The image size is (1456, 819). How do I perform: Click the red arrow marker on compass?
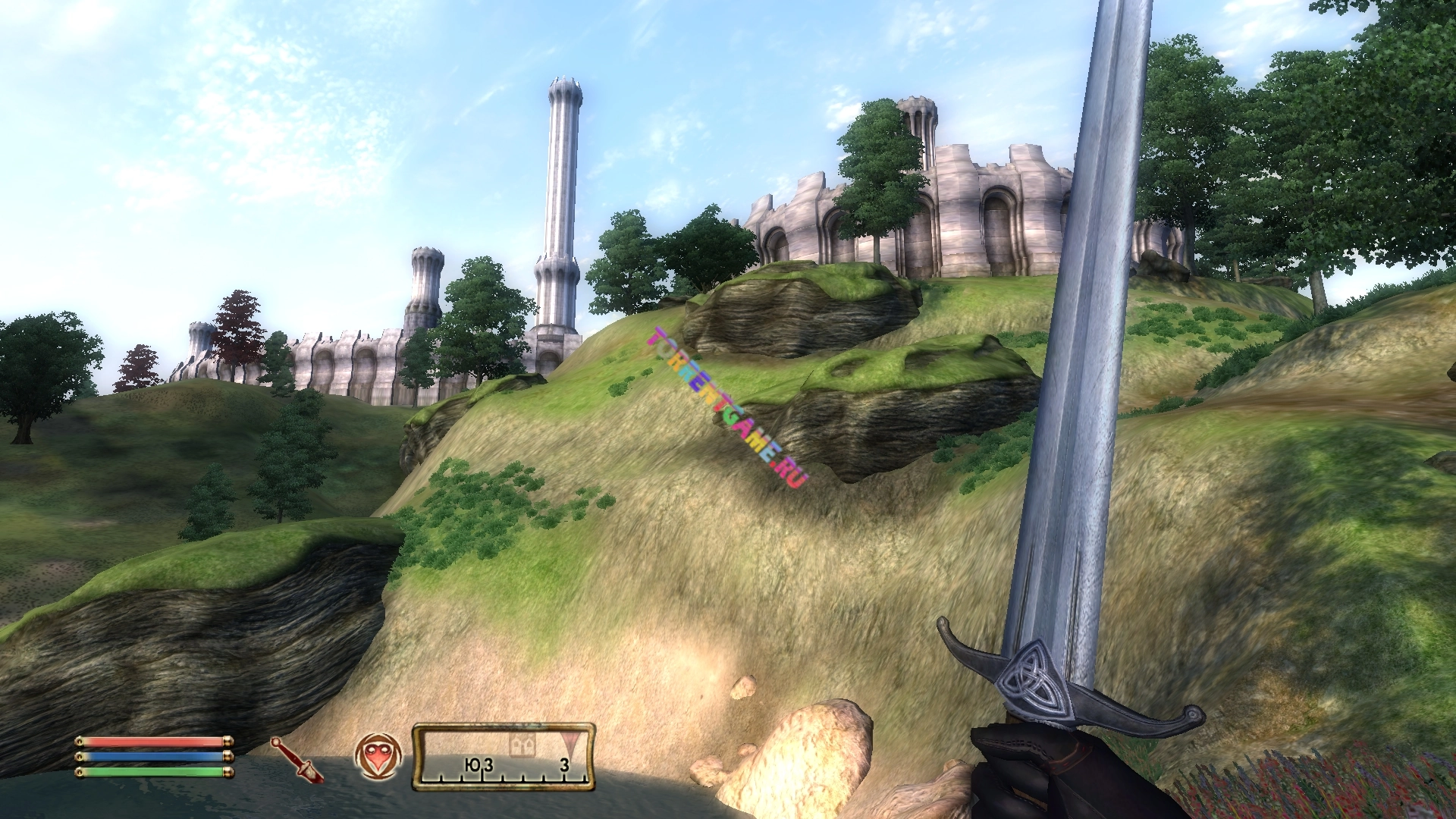coord(569,741)
